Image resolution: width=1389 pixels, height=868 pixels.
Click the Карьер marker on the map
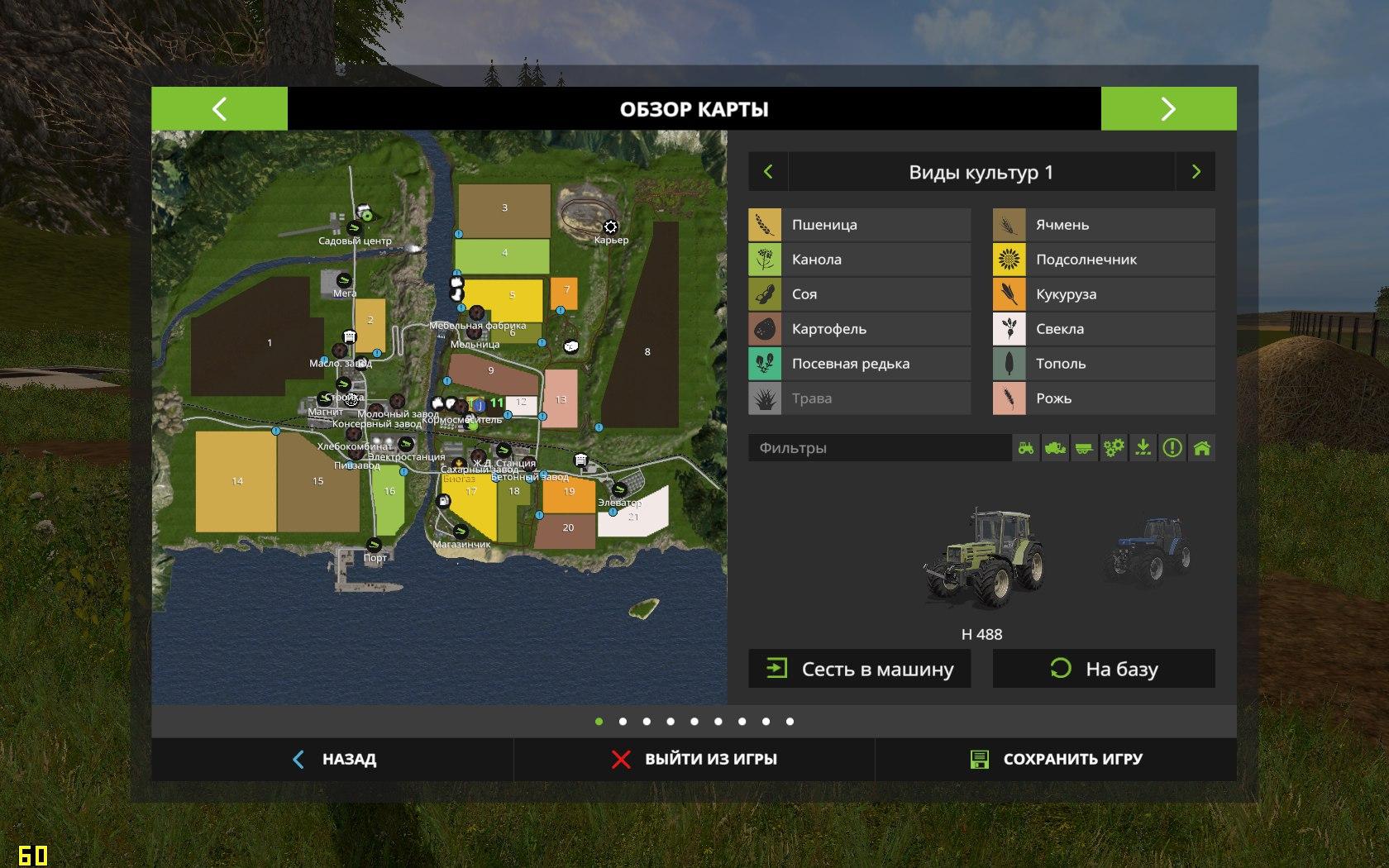[x=610, y=227]
